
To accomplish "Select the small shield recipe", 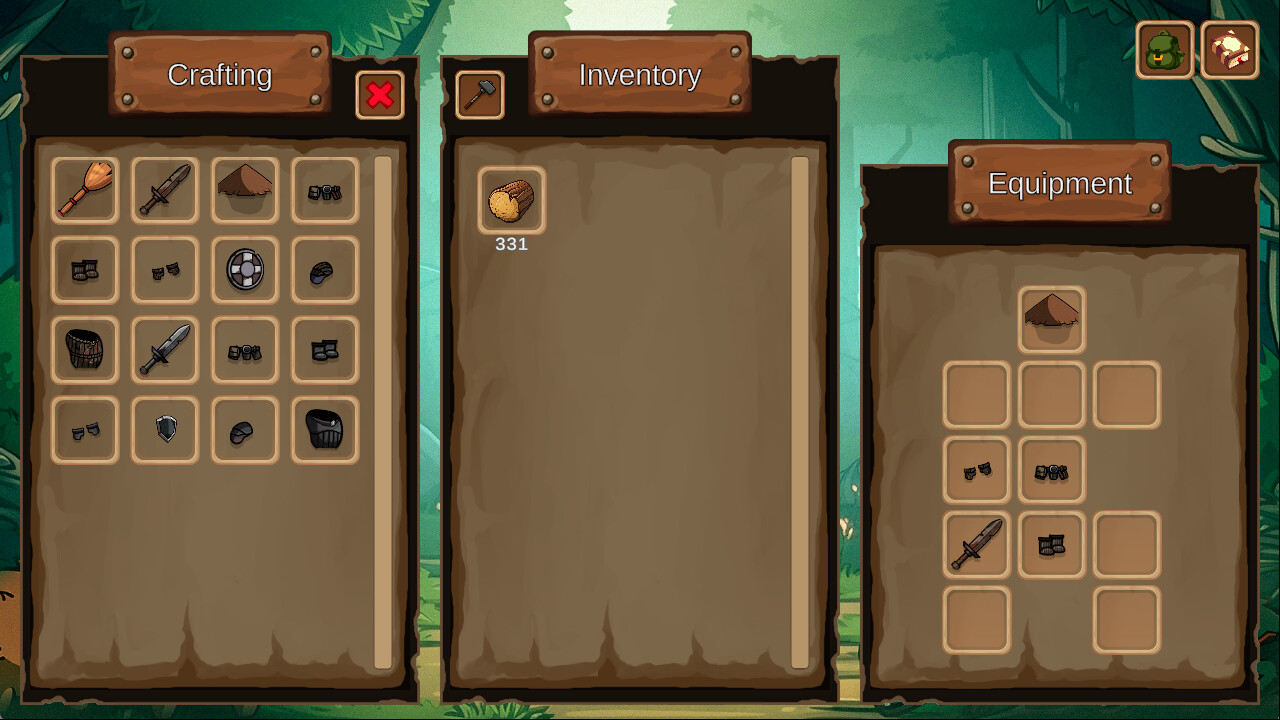I will (165, 429).
